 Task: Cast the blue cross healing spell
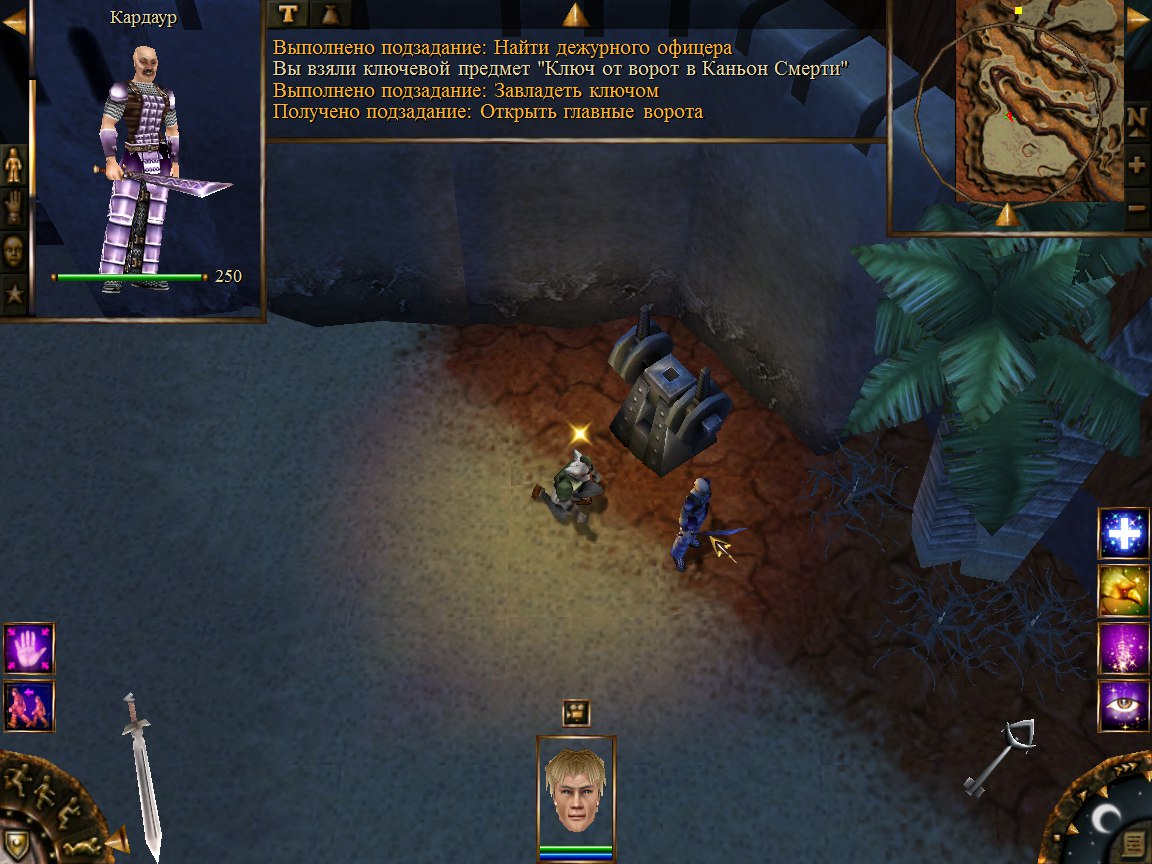(1124, 534)
